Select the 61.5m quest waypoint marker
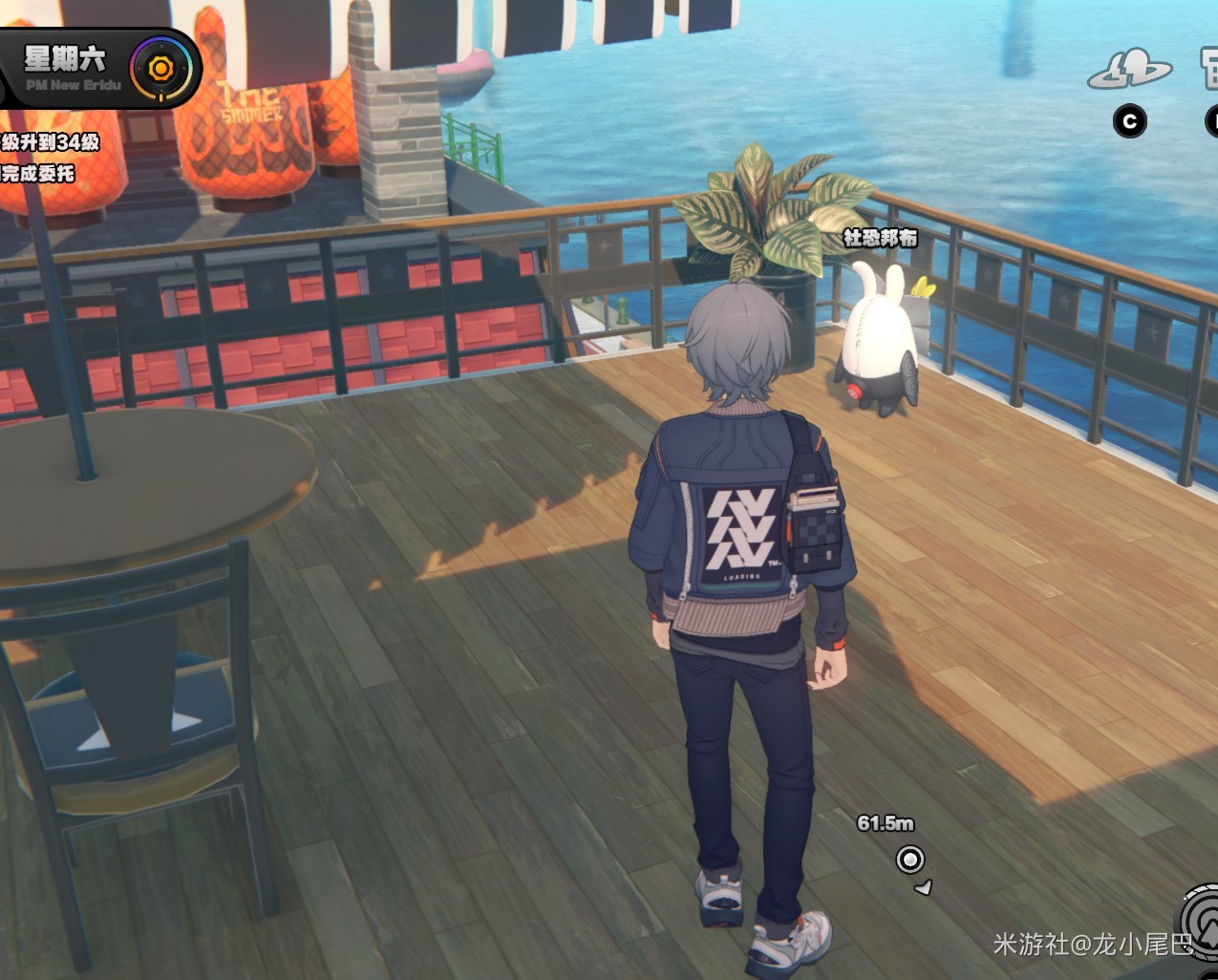 click(910, 860)
